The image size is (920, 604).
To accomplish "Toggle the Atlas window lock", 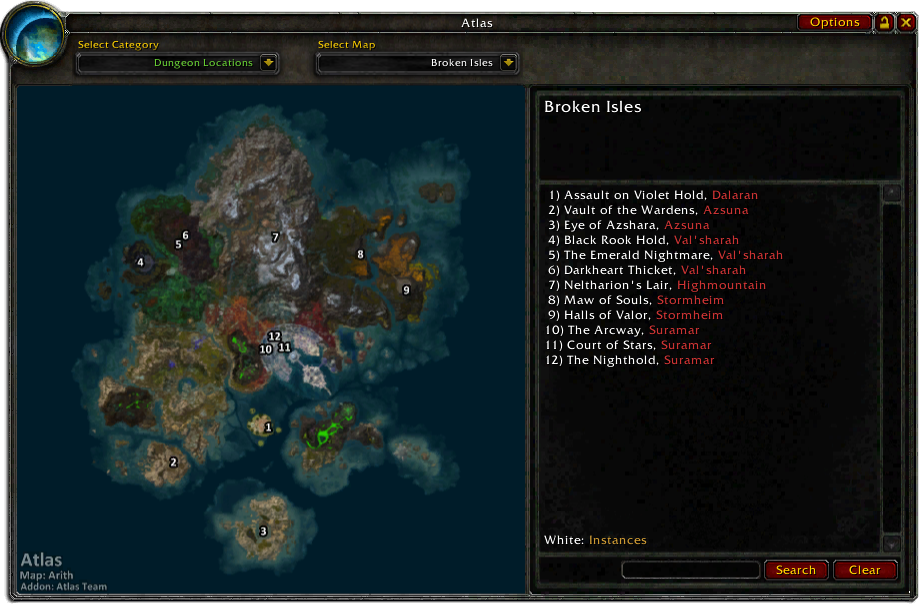I will [x=885, y=22].
